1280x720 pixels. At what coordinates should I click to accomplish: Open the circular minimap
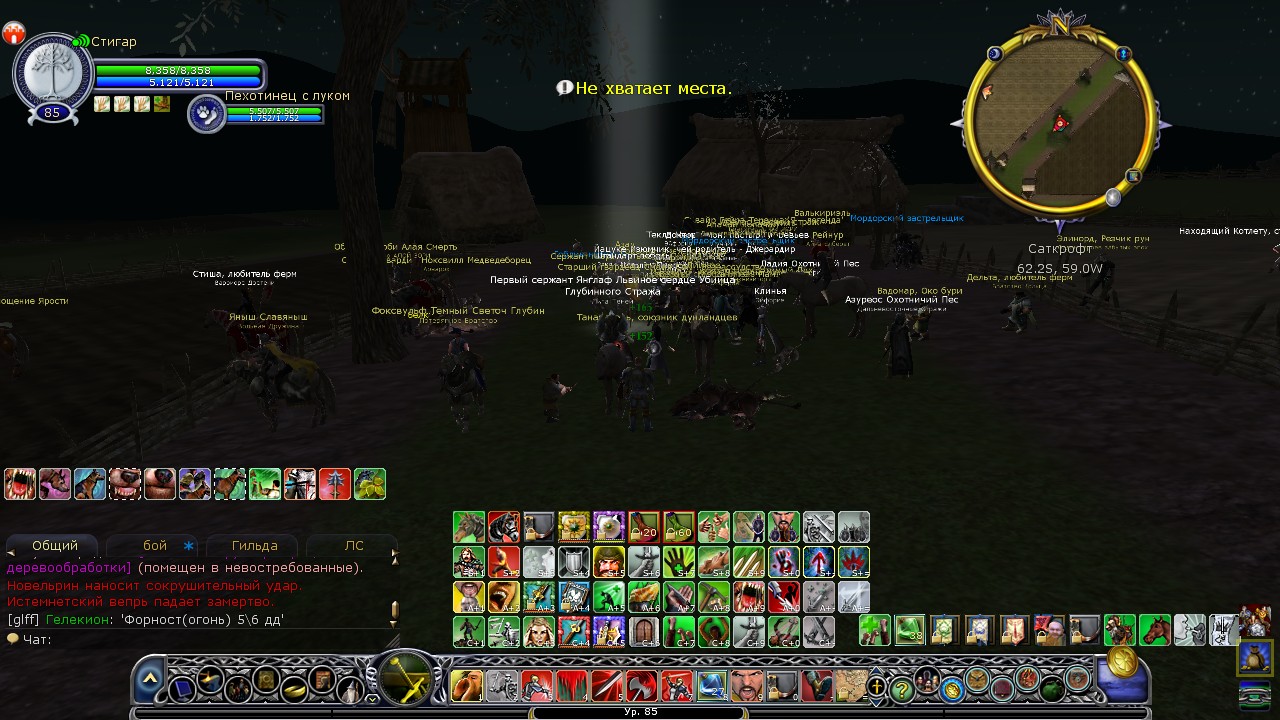[x=1060, y=124]
